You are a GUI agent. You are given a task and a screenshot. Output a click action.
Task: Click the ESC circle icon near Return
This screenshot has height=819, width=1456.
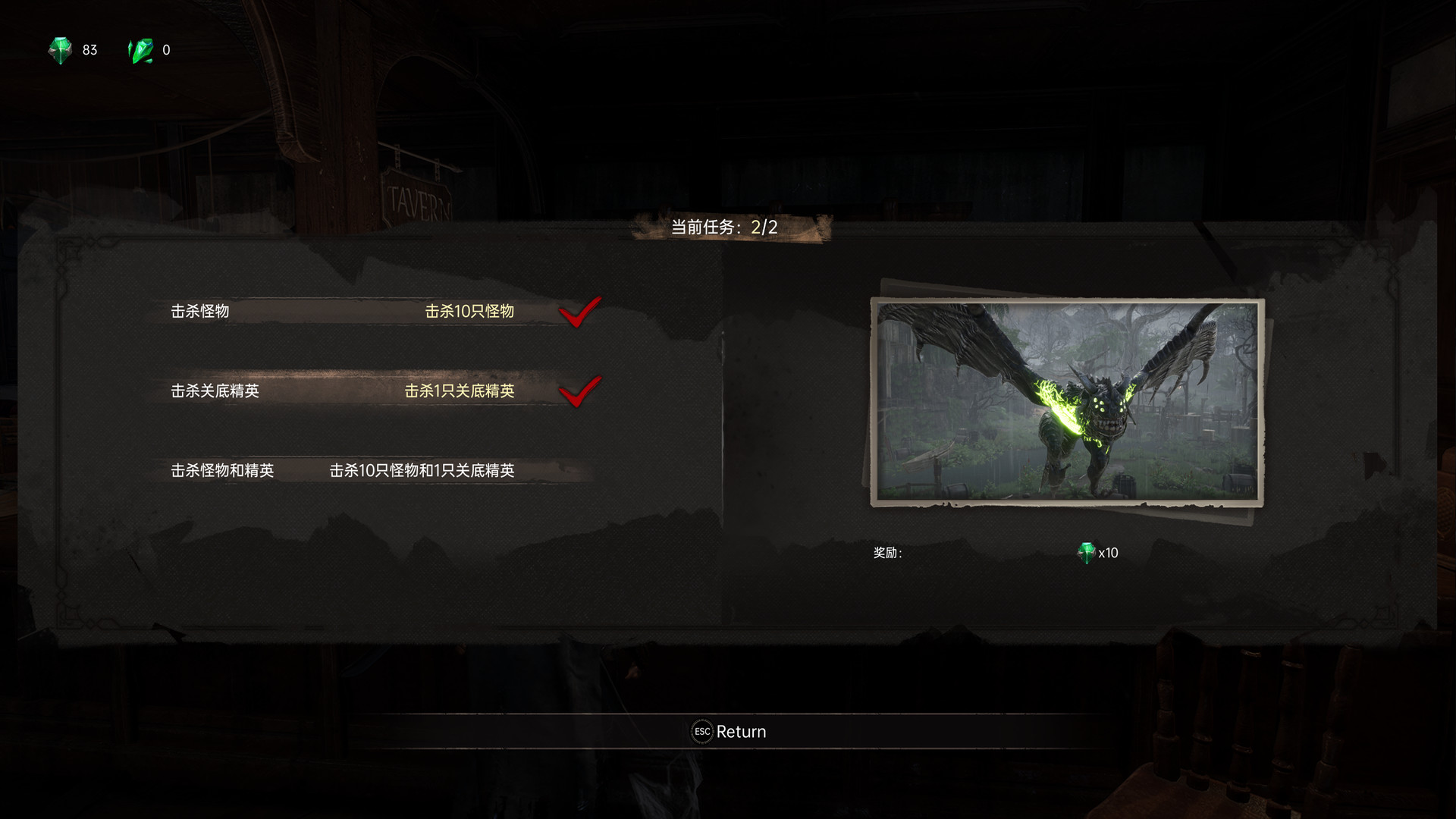[x=701, y=731]
